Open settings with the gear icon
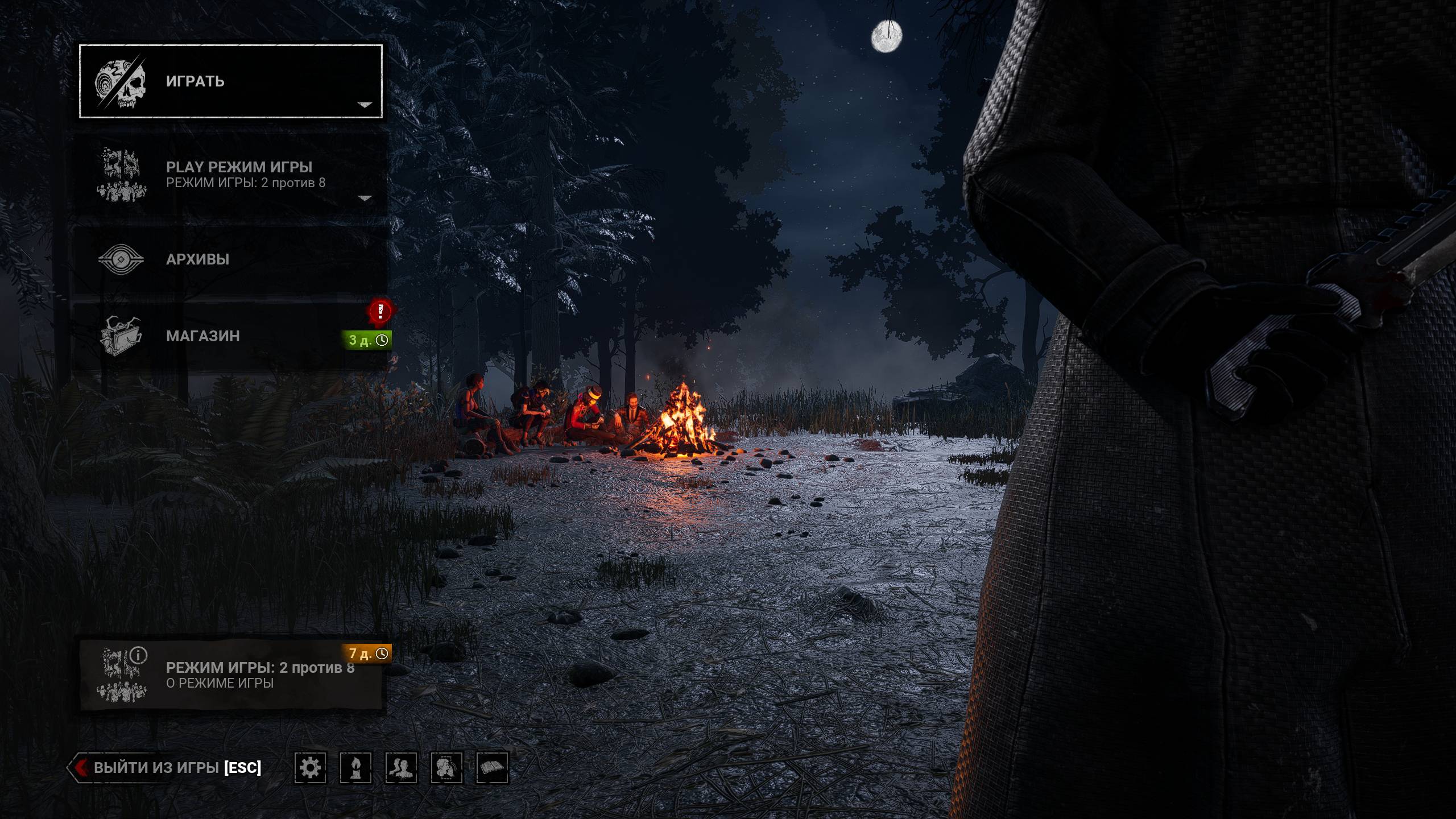Screen dimensions: 1456x819 click(x=310, y=768)
